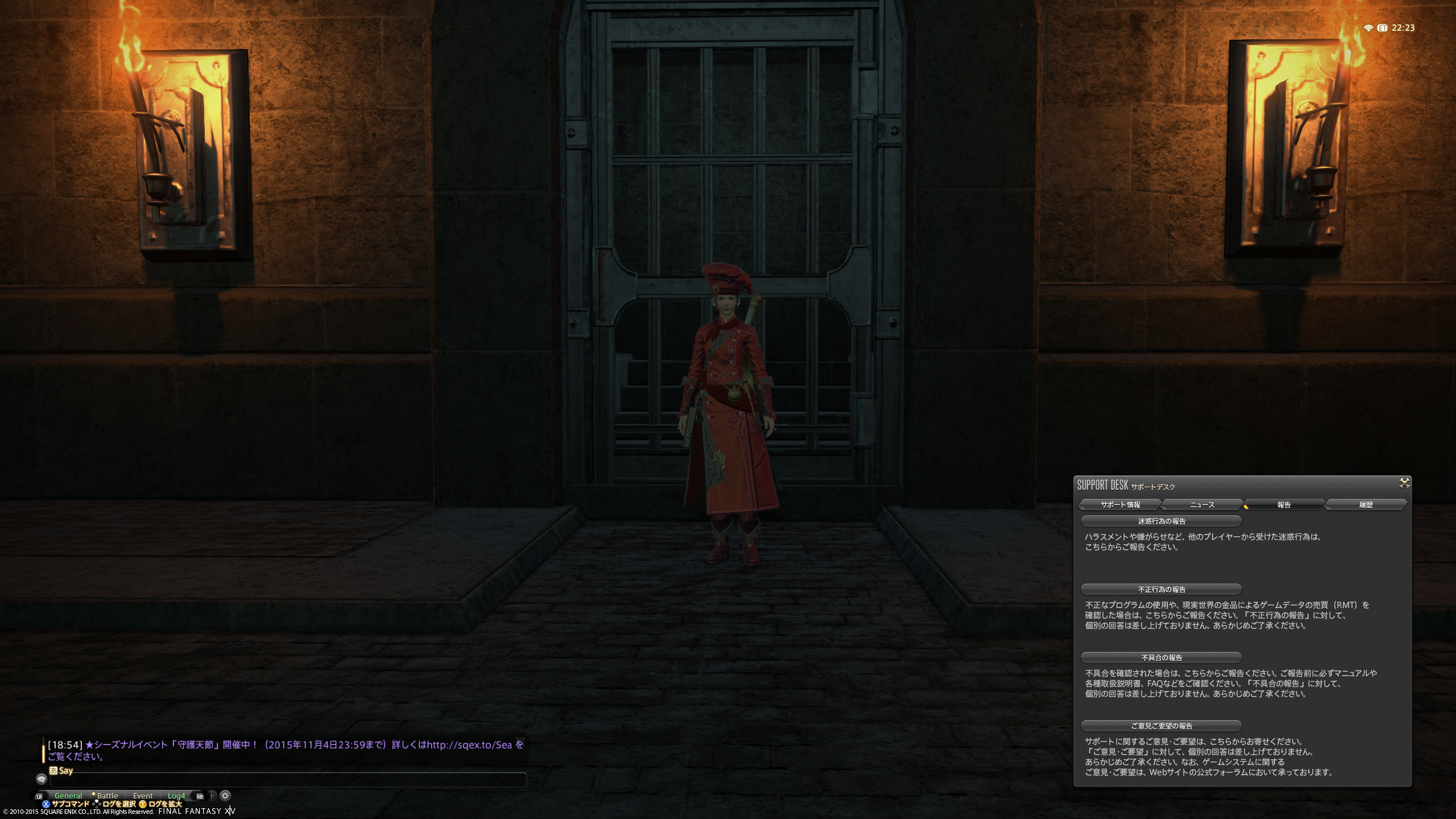The width and height of the screenshot is (1456, 819).
Task: Submit feedback via ご意見ご要望の報告 button
Action: click(1161, 726)
